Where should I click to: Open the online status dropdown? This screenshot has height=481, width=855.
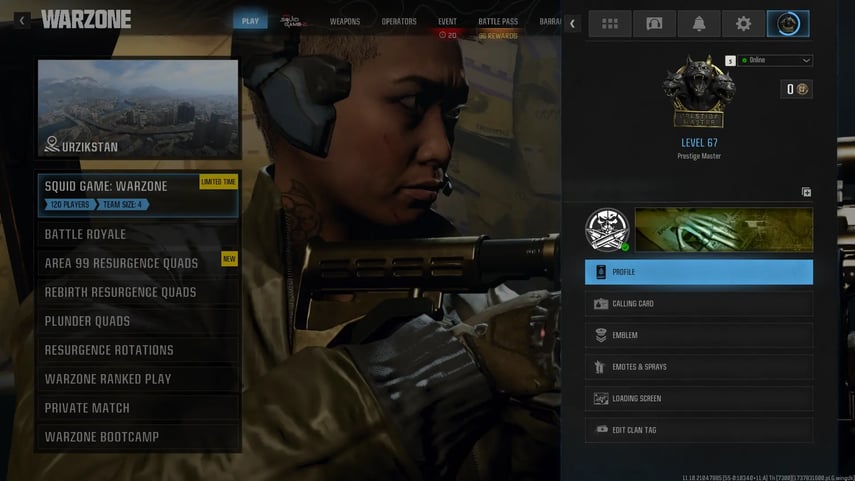(776, 60)
